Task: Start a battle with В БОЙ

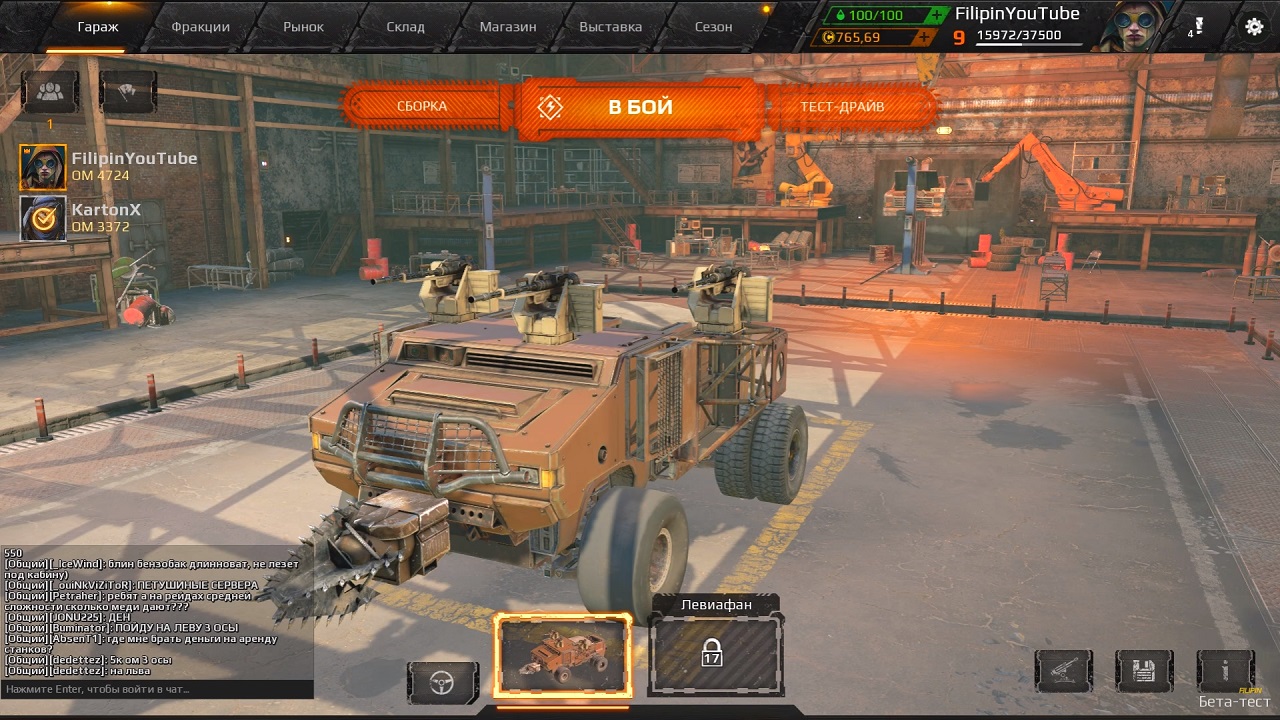Action: [x=640, y=107]
